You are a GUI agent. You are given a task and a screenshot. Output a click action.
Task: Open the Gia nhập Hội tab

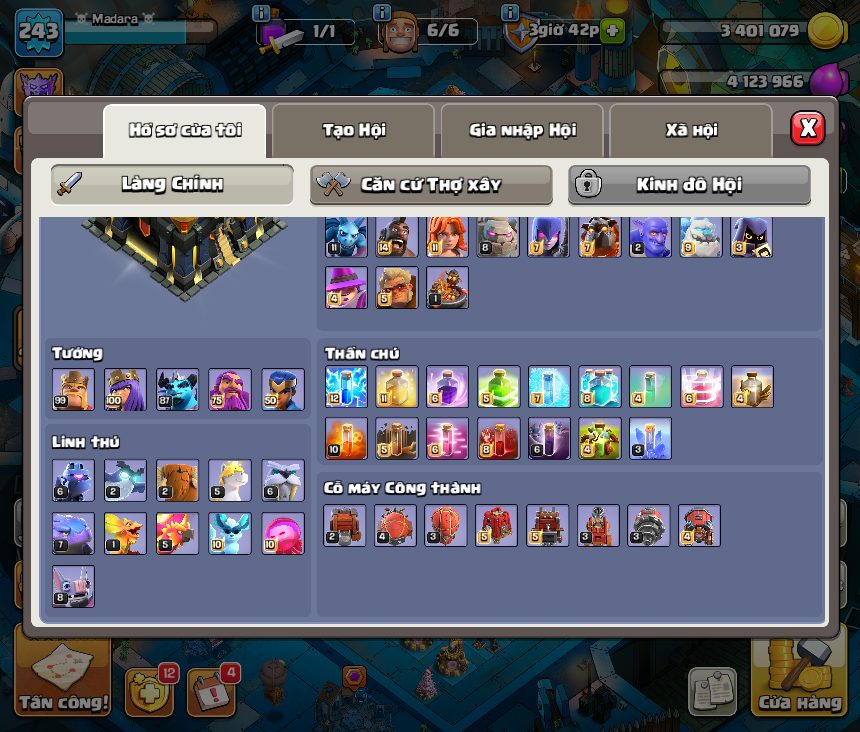522,130
